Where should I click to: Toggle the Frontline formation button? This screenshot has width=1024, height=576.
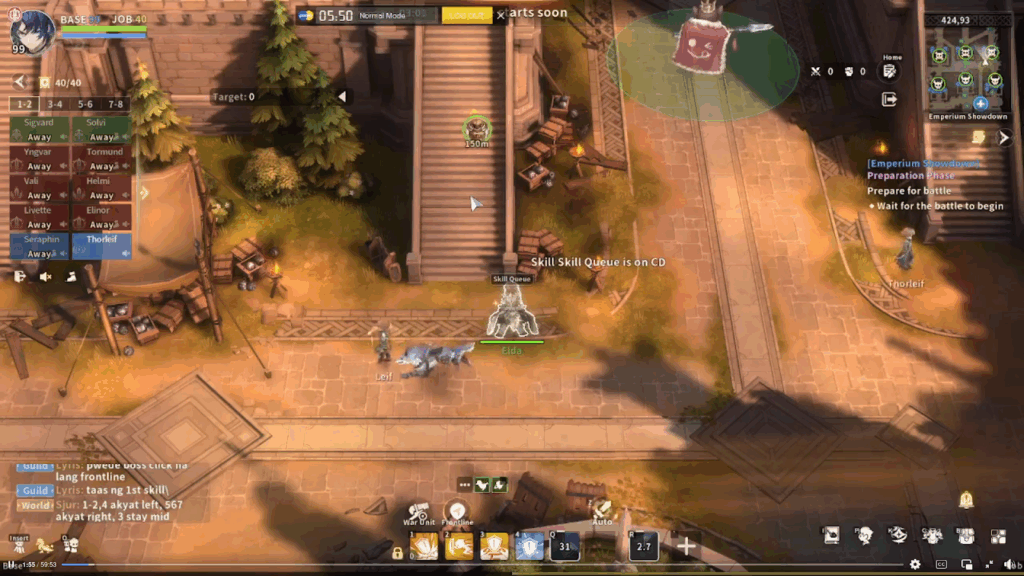click(x=458, y=512)
